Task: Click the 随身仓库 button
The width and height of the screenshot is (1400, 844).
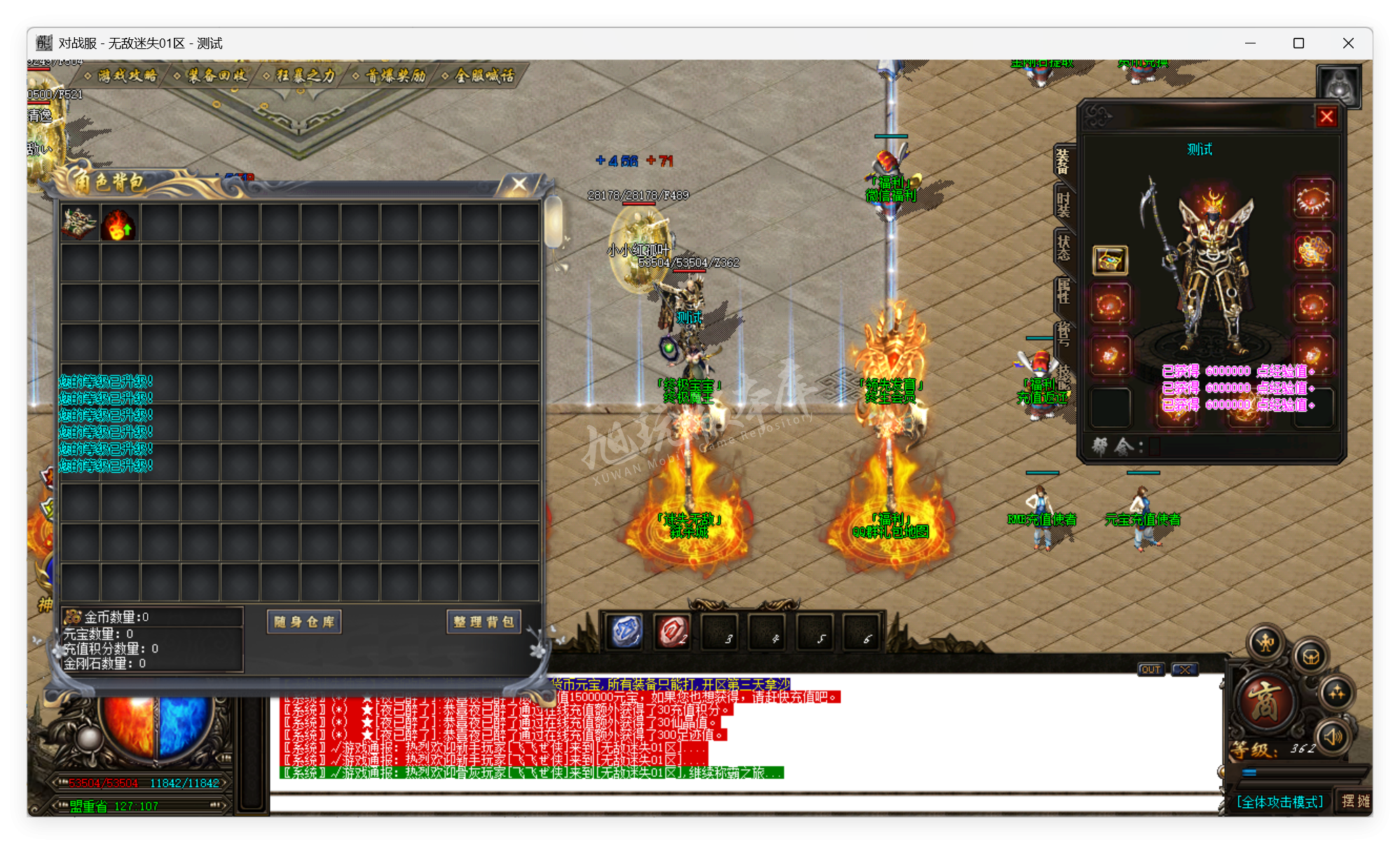Action: coord(303,622)
